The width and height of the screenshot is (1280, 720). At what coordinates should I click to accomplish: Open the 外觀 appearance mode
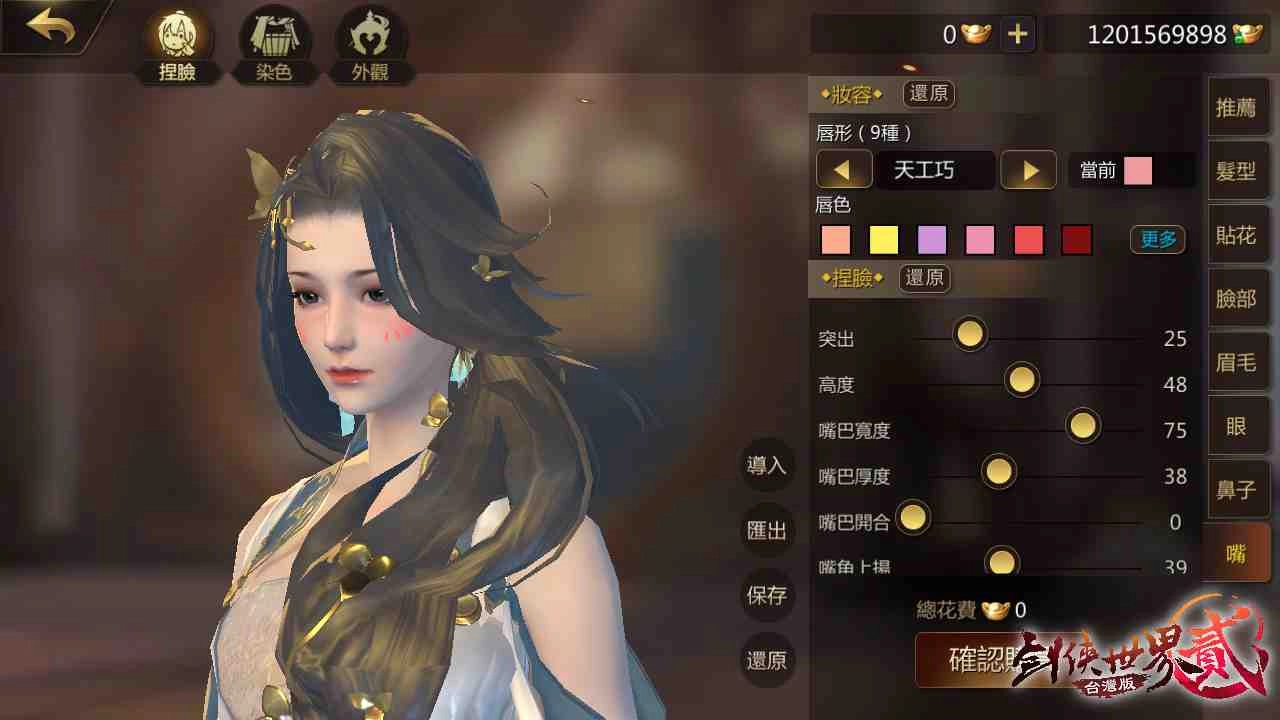click(x=369, y=40)
